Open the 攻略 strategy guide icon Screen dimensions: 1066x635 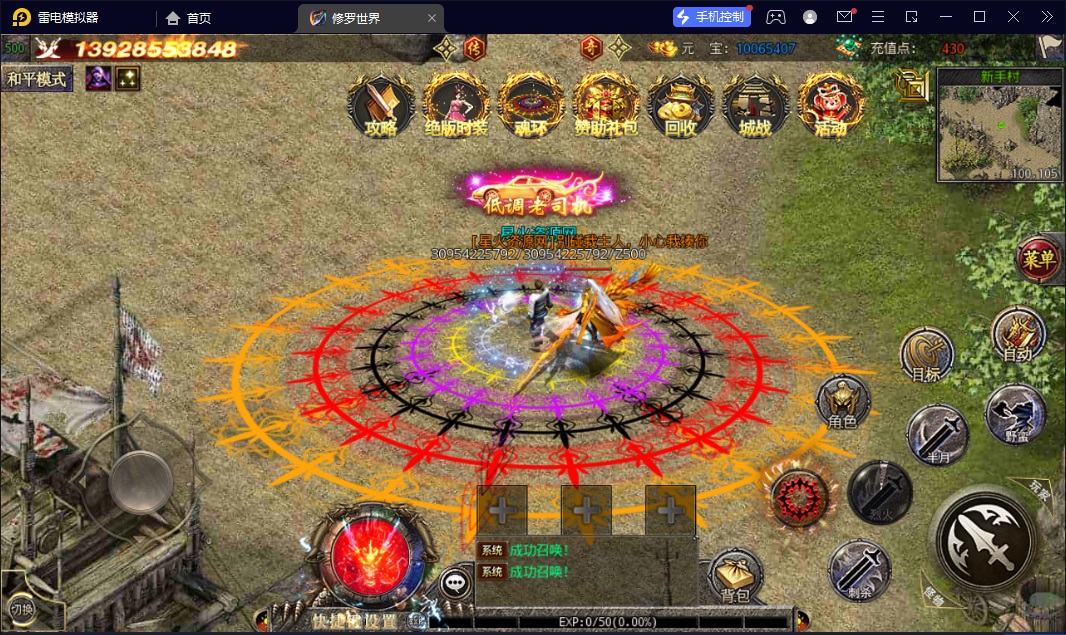pyautogui.click(x=381, y=104)
